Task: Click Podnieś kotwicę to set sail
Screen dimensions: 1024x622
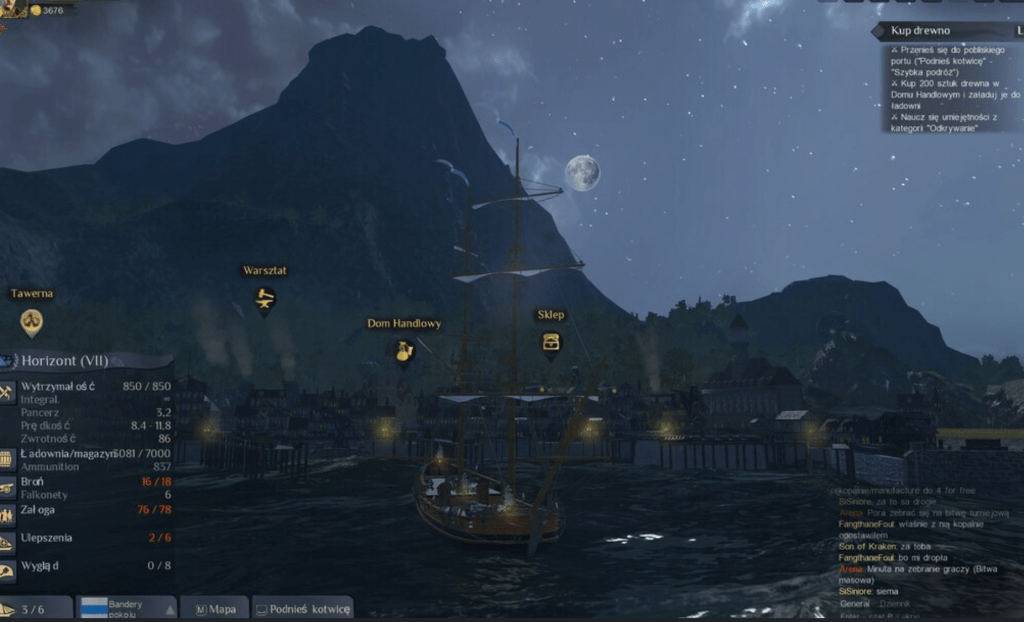Action: 302,609
